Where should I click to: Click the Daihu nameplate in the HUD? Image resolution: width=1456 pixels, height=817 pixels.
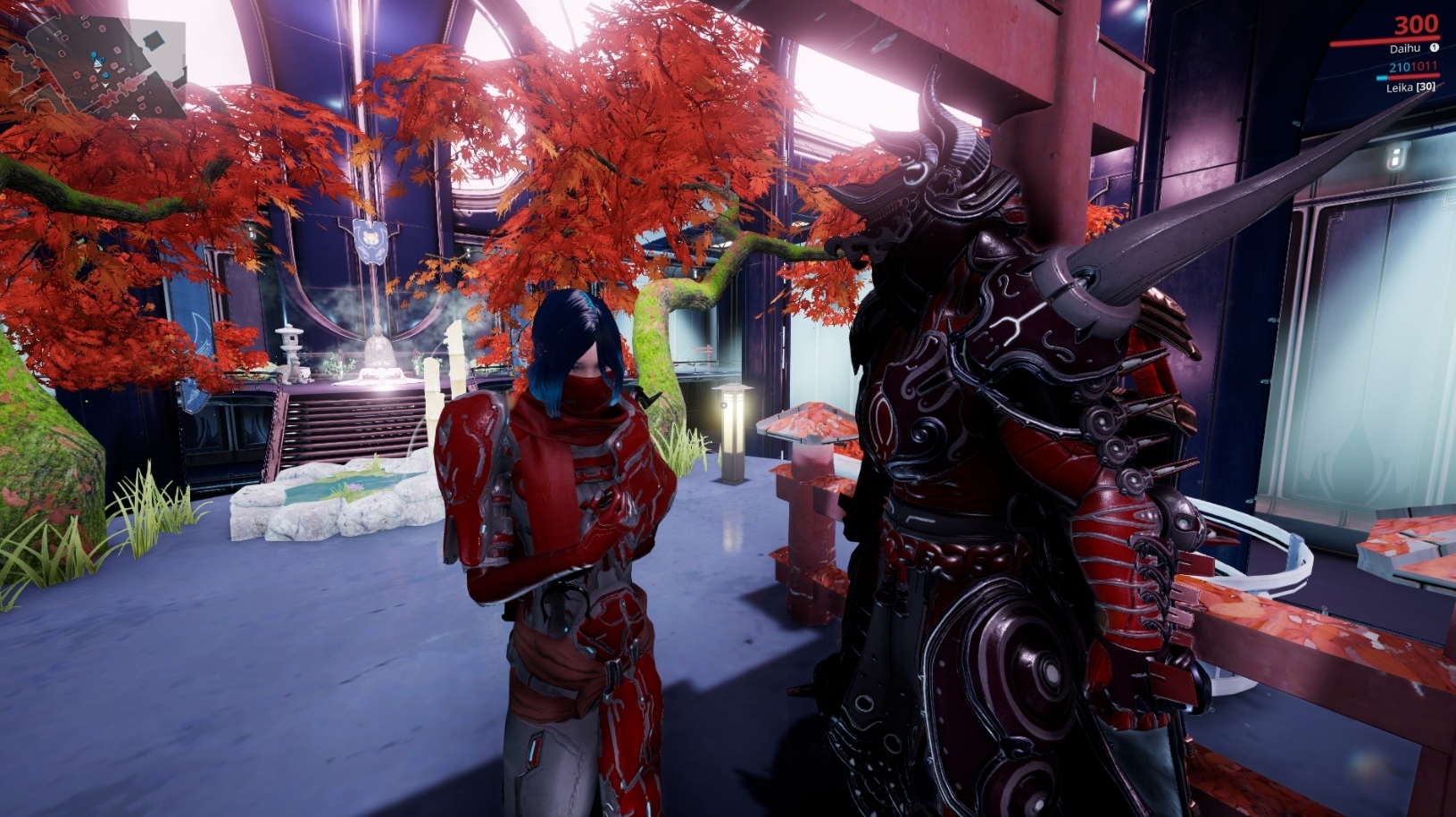pos(1406,48)
